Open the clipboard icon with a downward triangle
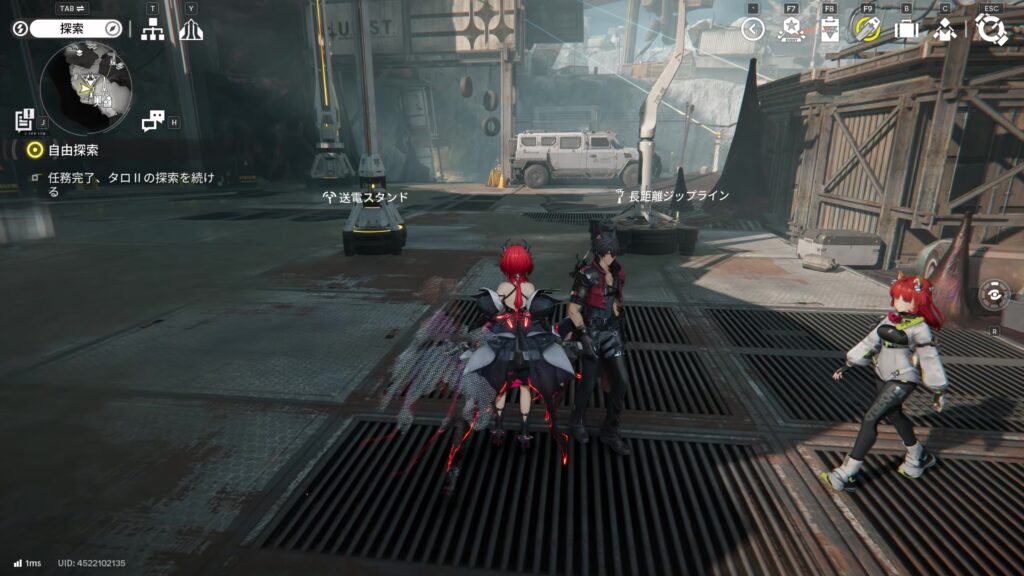 tap(829, 29)
